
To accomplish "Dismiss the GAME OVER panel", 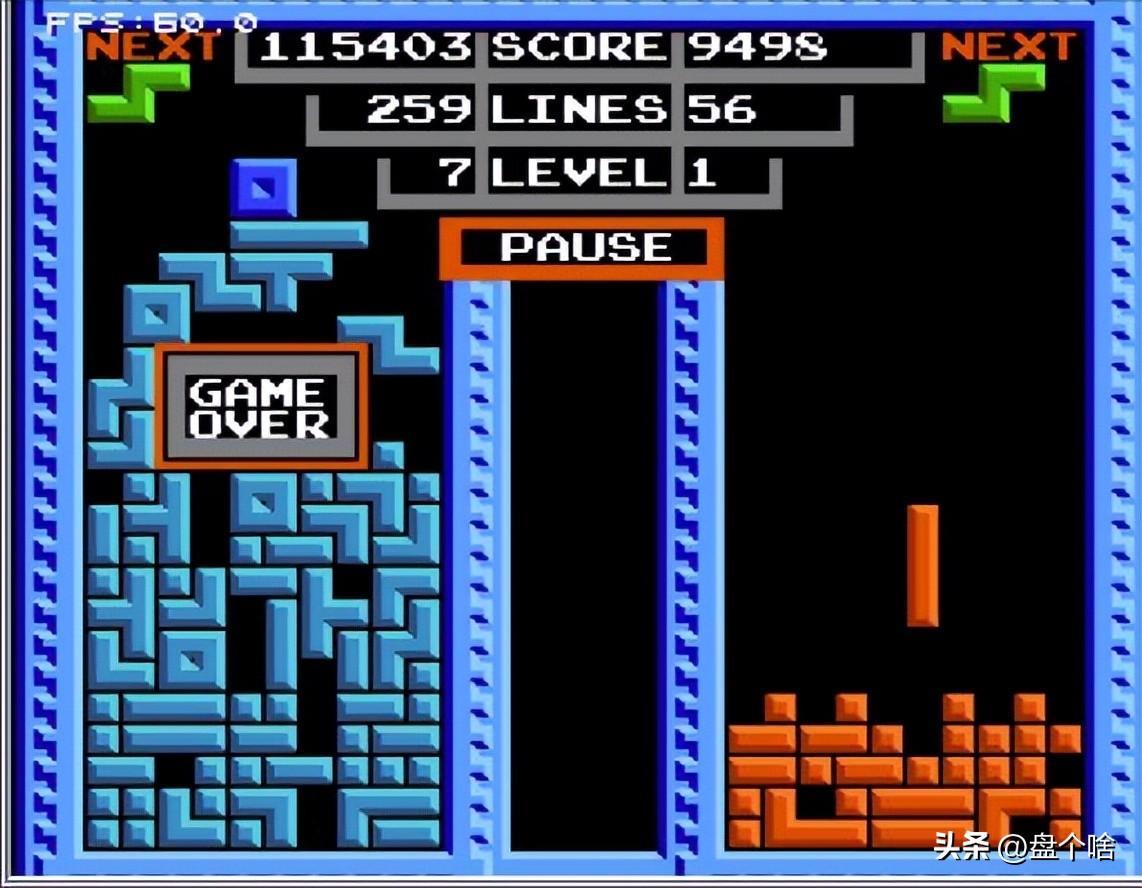I will pos(261,407).
